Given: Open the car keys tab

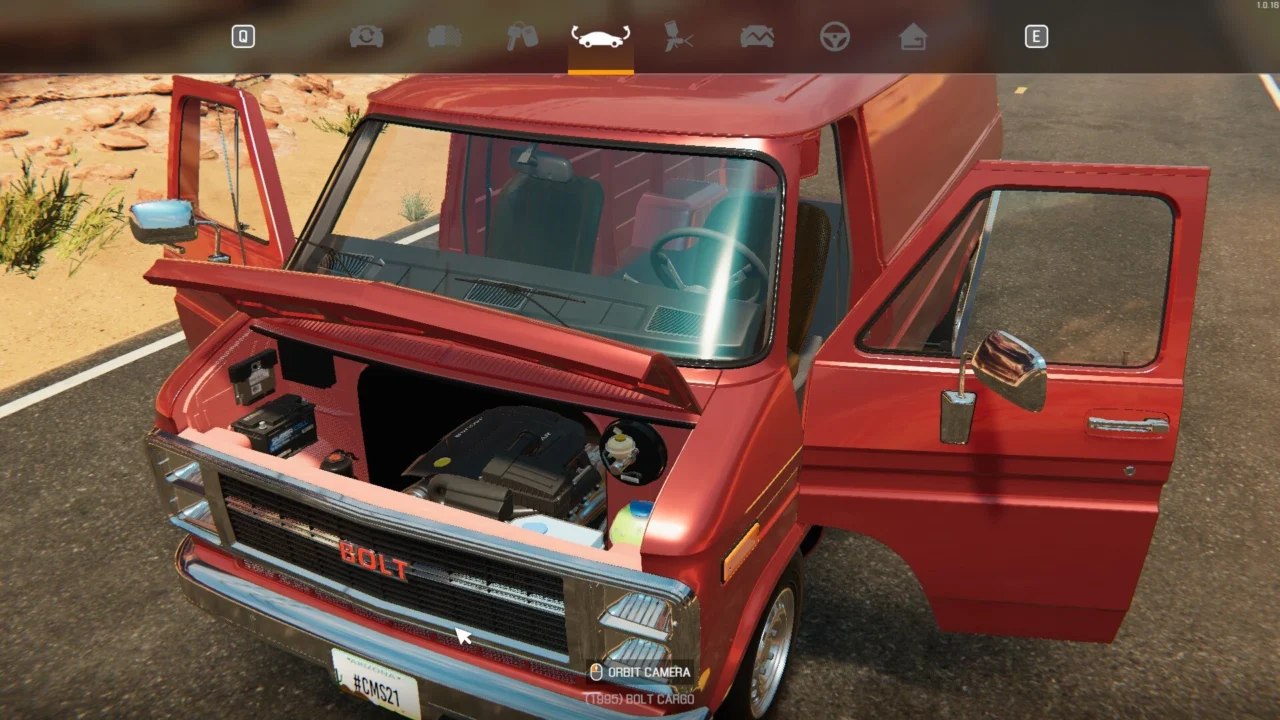Looking at the screenshot, I should click(x=522, y=37).
